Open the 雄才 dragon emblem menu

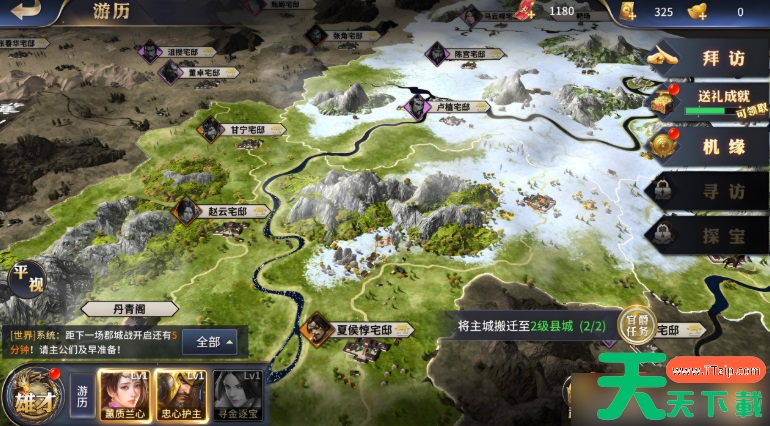30,393
